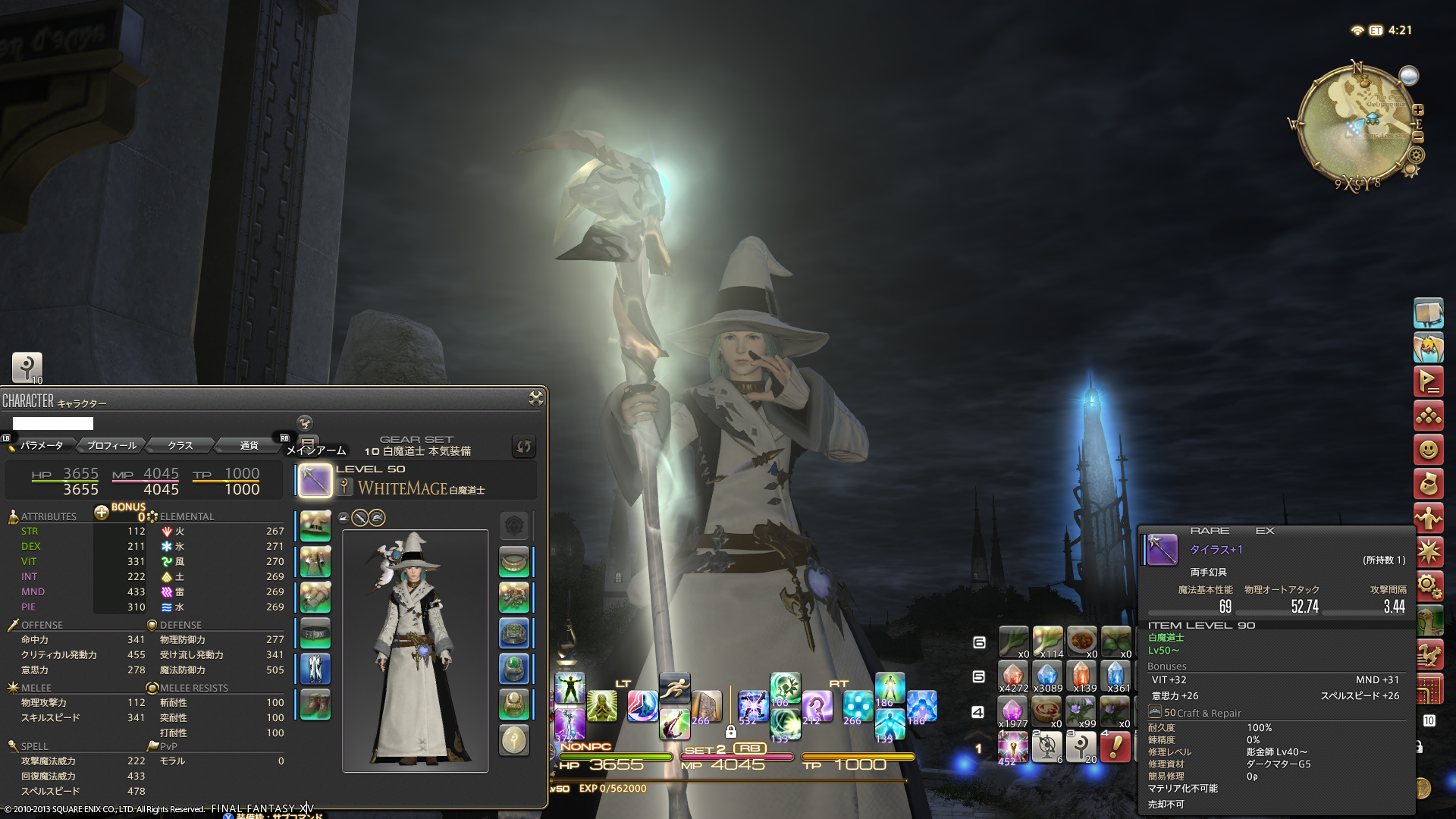
Task: Click the attribute bonus plus button
Action: pos(102,512)
